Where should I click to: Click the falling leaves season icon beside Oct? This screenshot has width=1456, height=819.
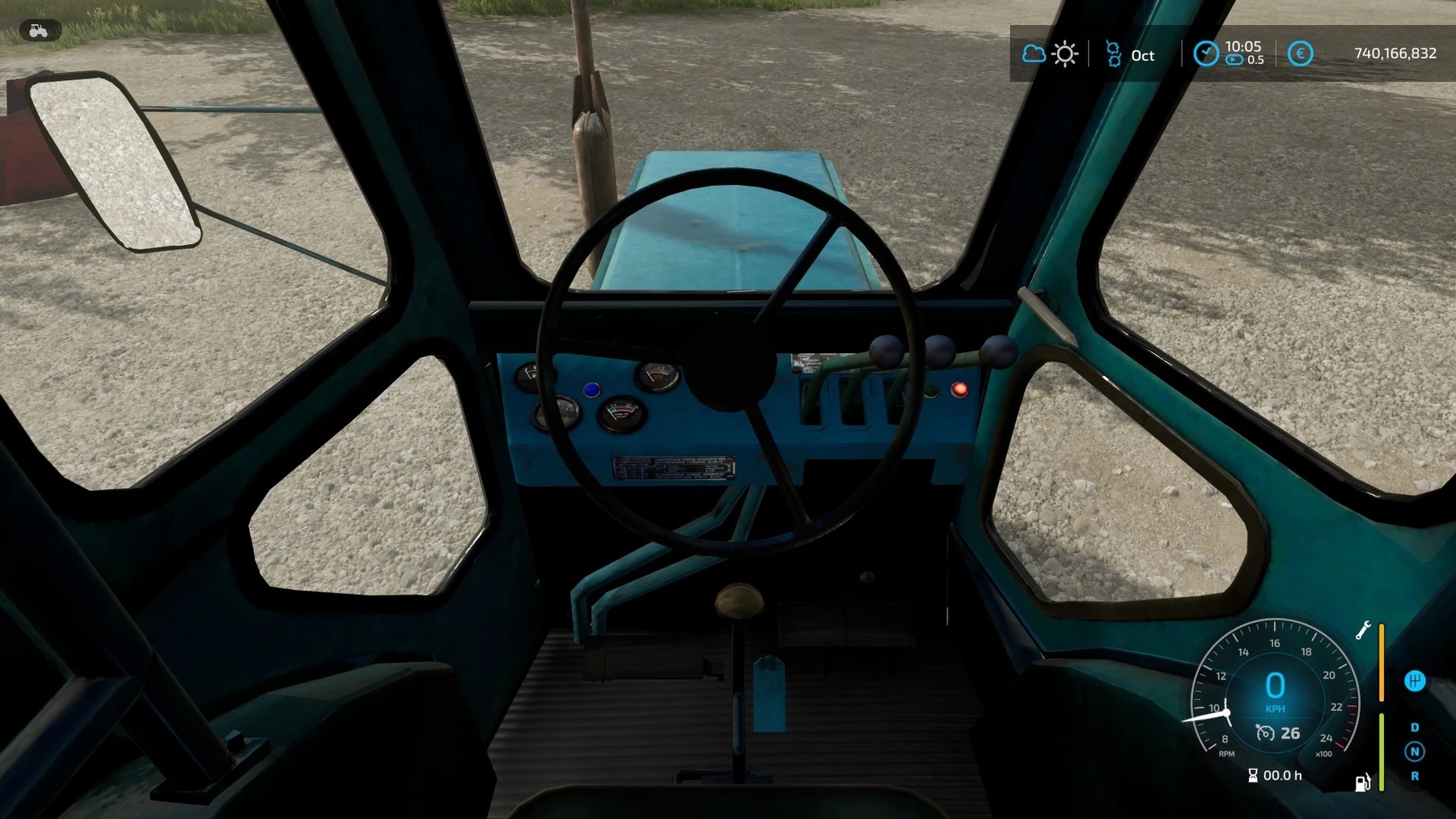tap(1114, 54)
